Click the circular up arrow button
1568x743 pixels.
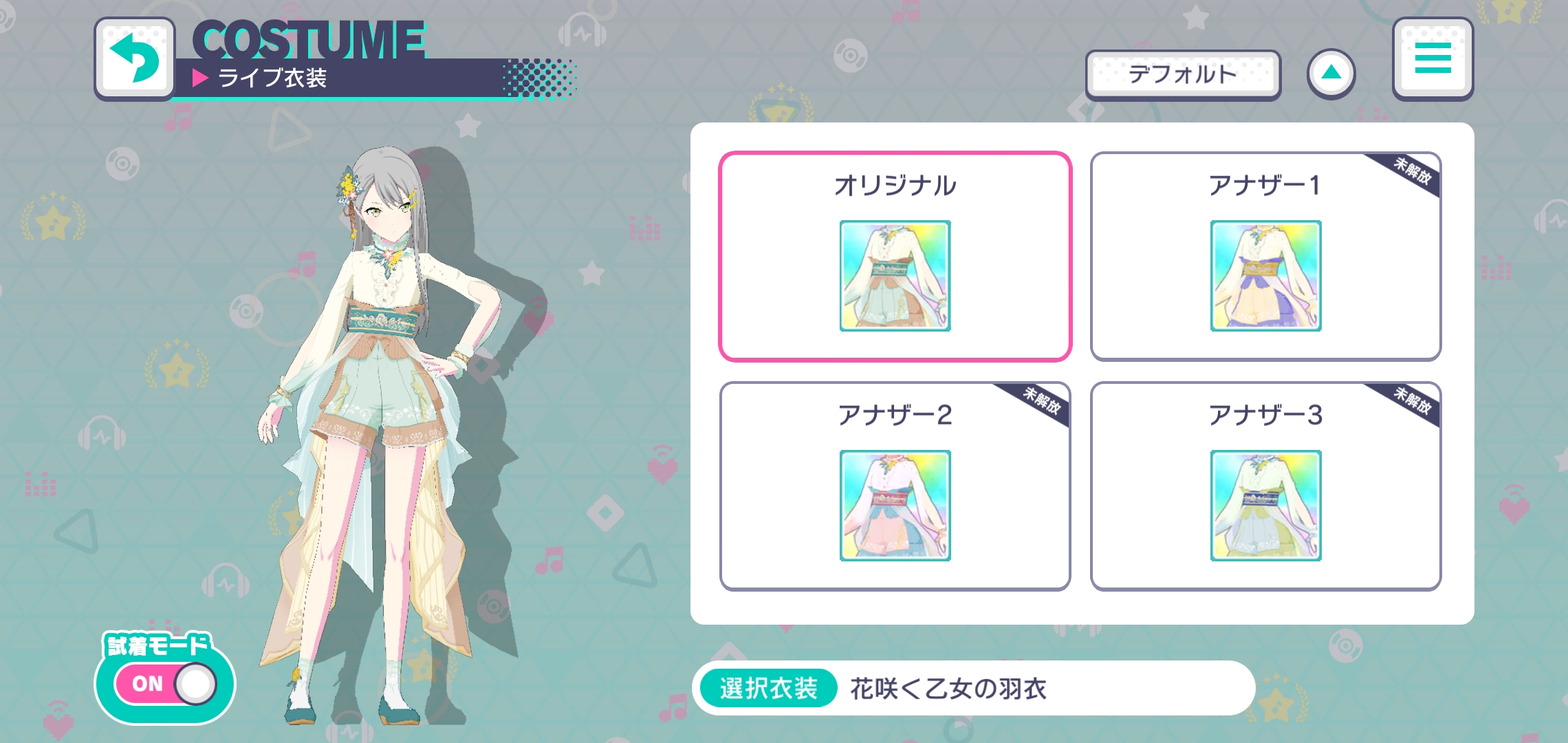coord(1331,72)
